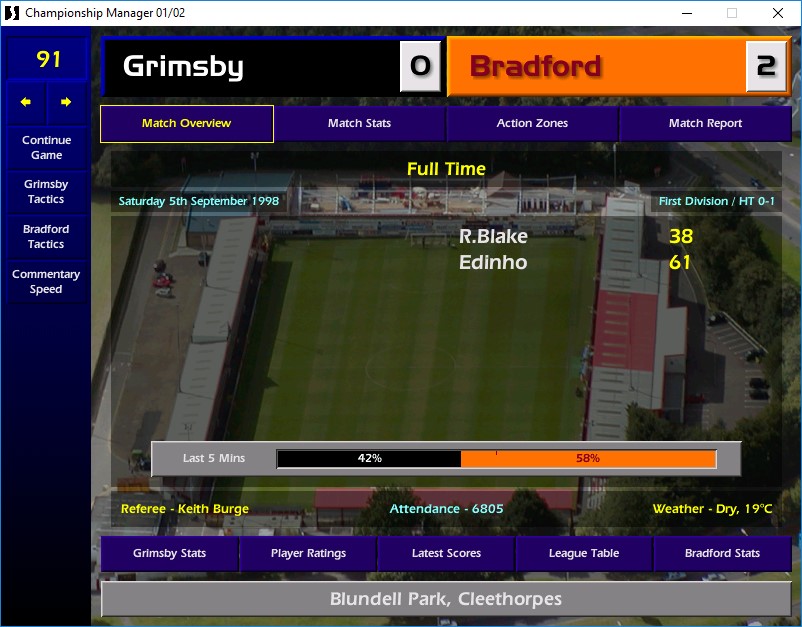The height and width of the screenshot is (627, 802).
Task: Check the Latest Scores
Action: point(446,553)
